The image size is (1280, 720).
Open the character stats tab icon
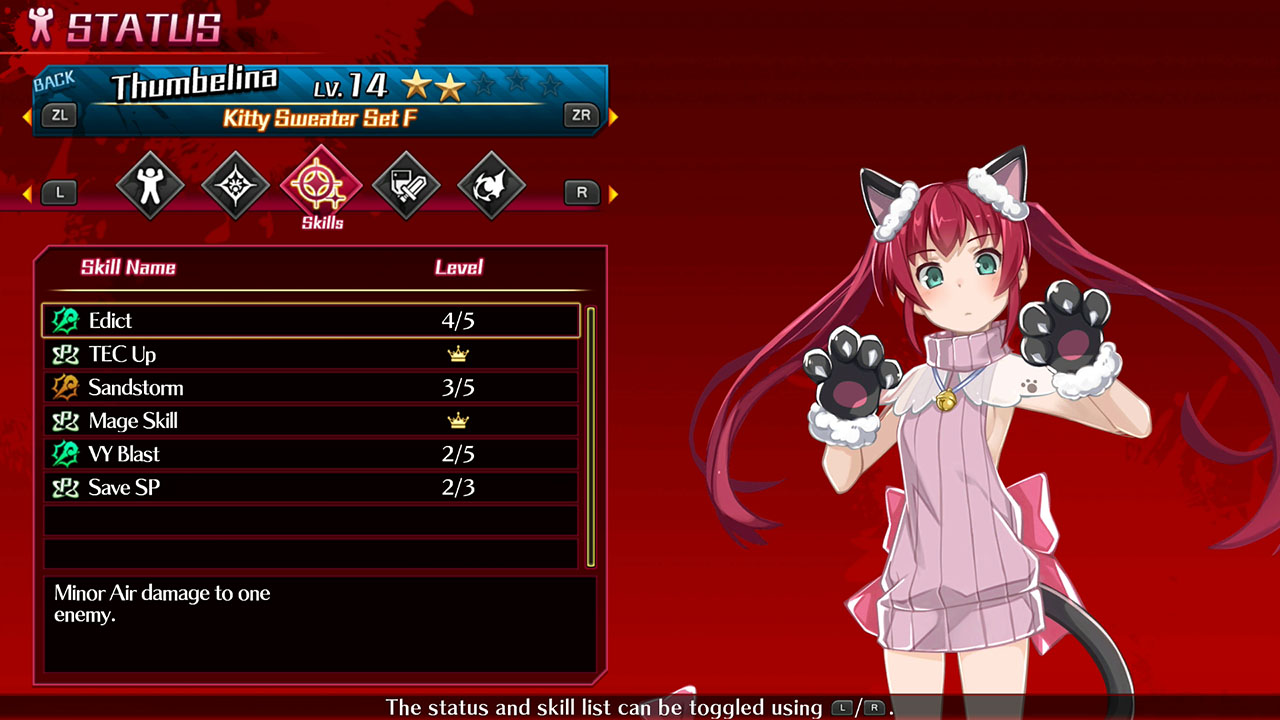[150, 186]
